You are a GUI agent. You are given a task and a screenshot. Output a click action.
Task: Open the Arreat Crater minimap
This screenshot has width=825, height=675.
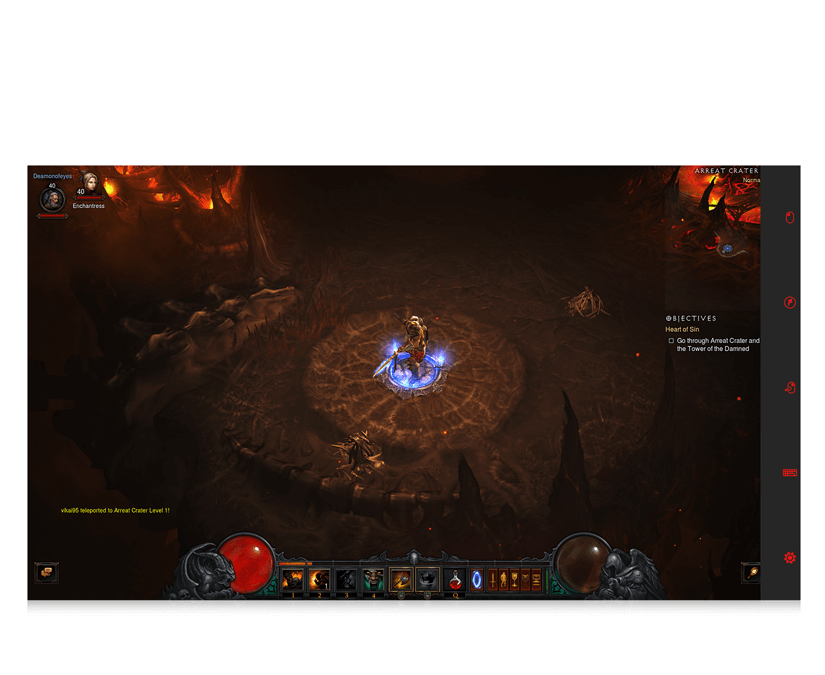(727, 216)
